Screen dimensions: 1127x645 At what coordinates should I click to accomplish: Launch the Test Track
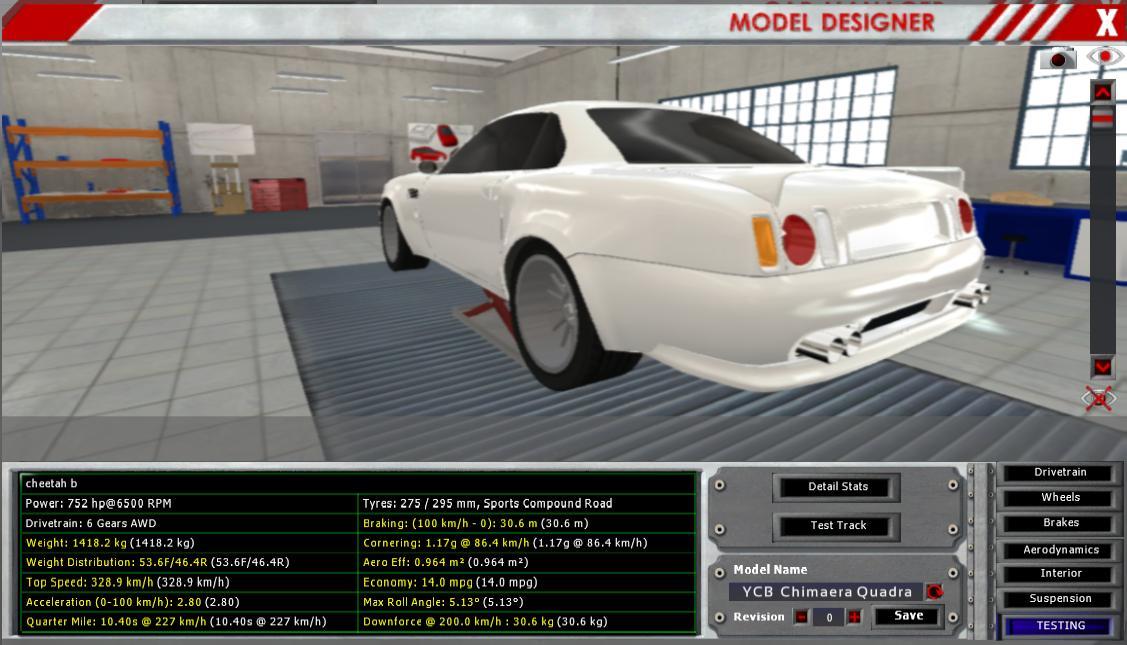pos(837,526)
